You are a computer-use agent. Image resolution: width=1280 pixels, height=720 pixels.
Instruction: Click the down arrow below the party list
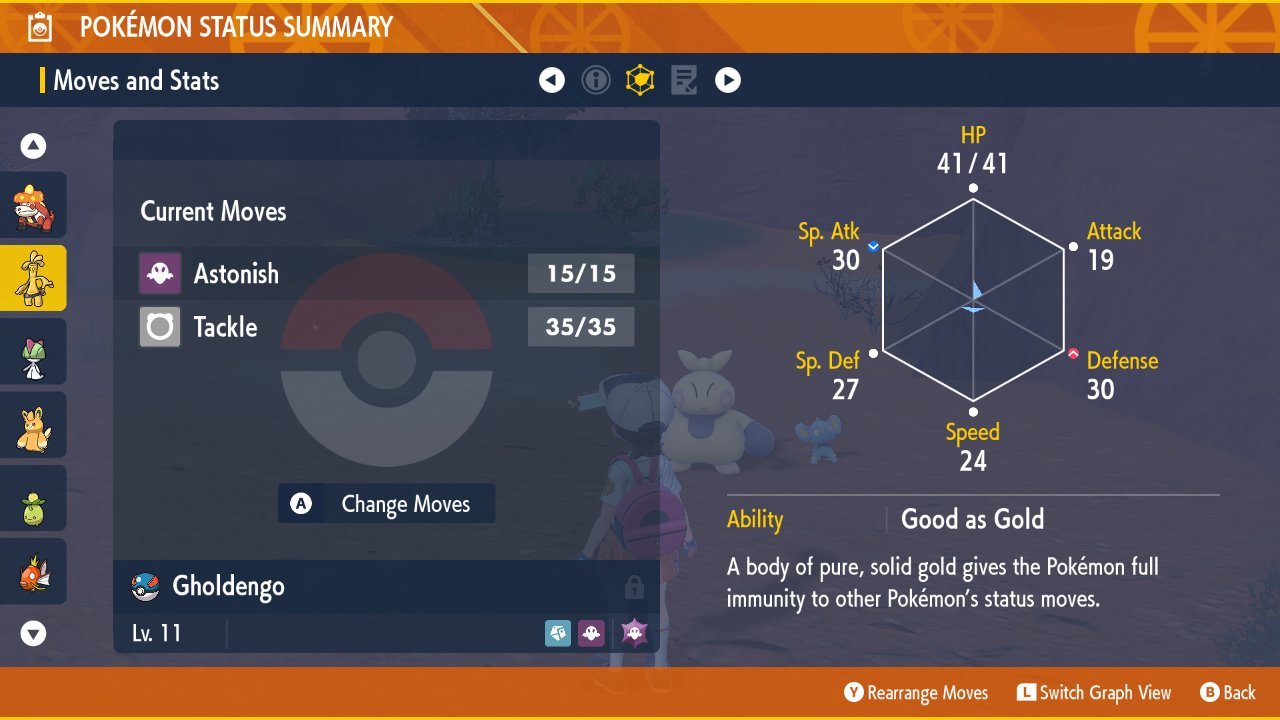pyautogui.click(x=33, y=633)
